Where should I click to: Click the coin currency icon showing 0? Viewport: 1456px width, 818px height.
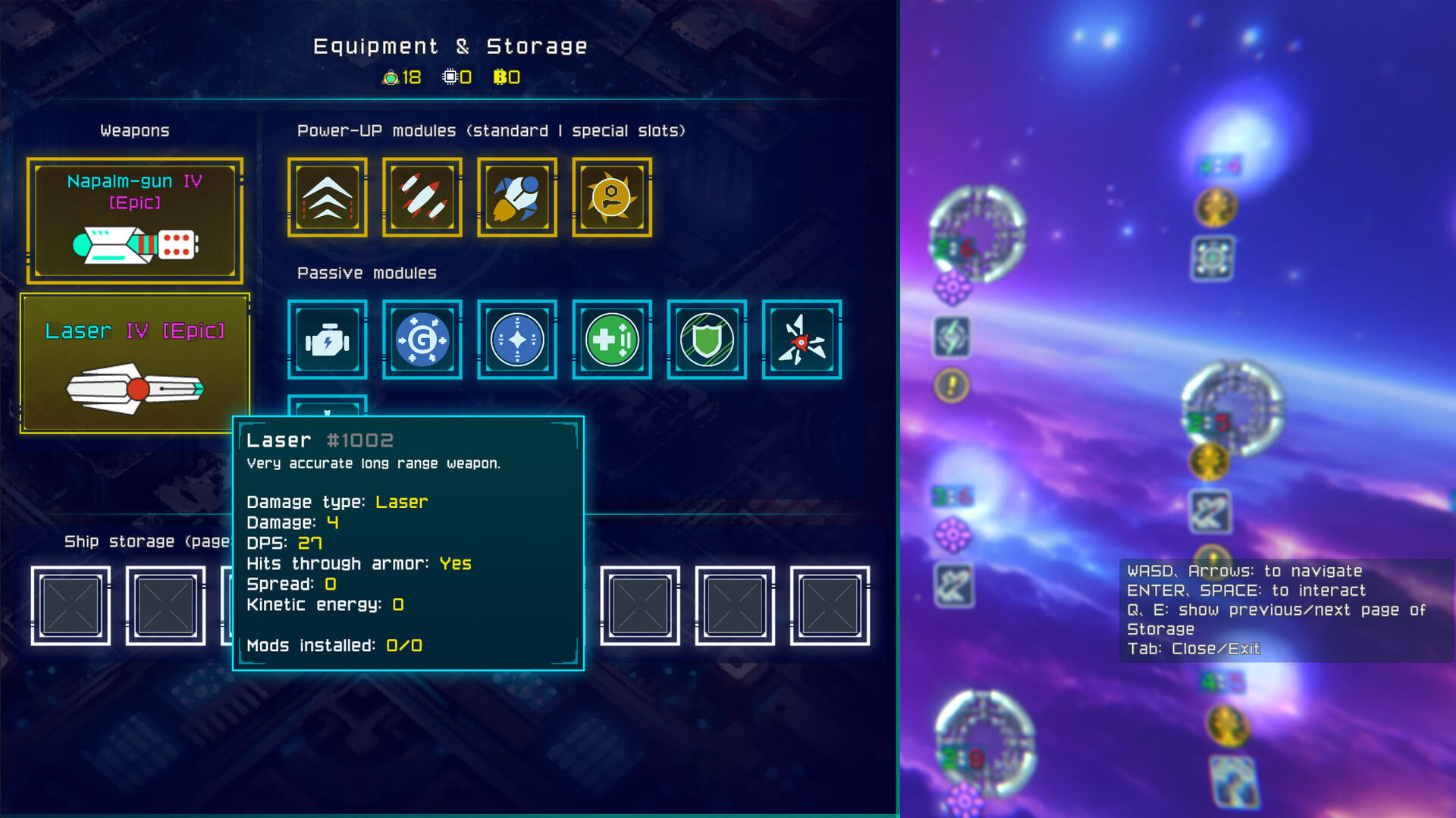[501, 76]
